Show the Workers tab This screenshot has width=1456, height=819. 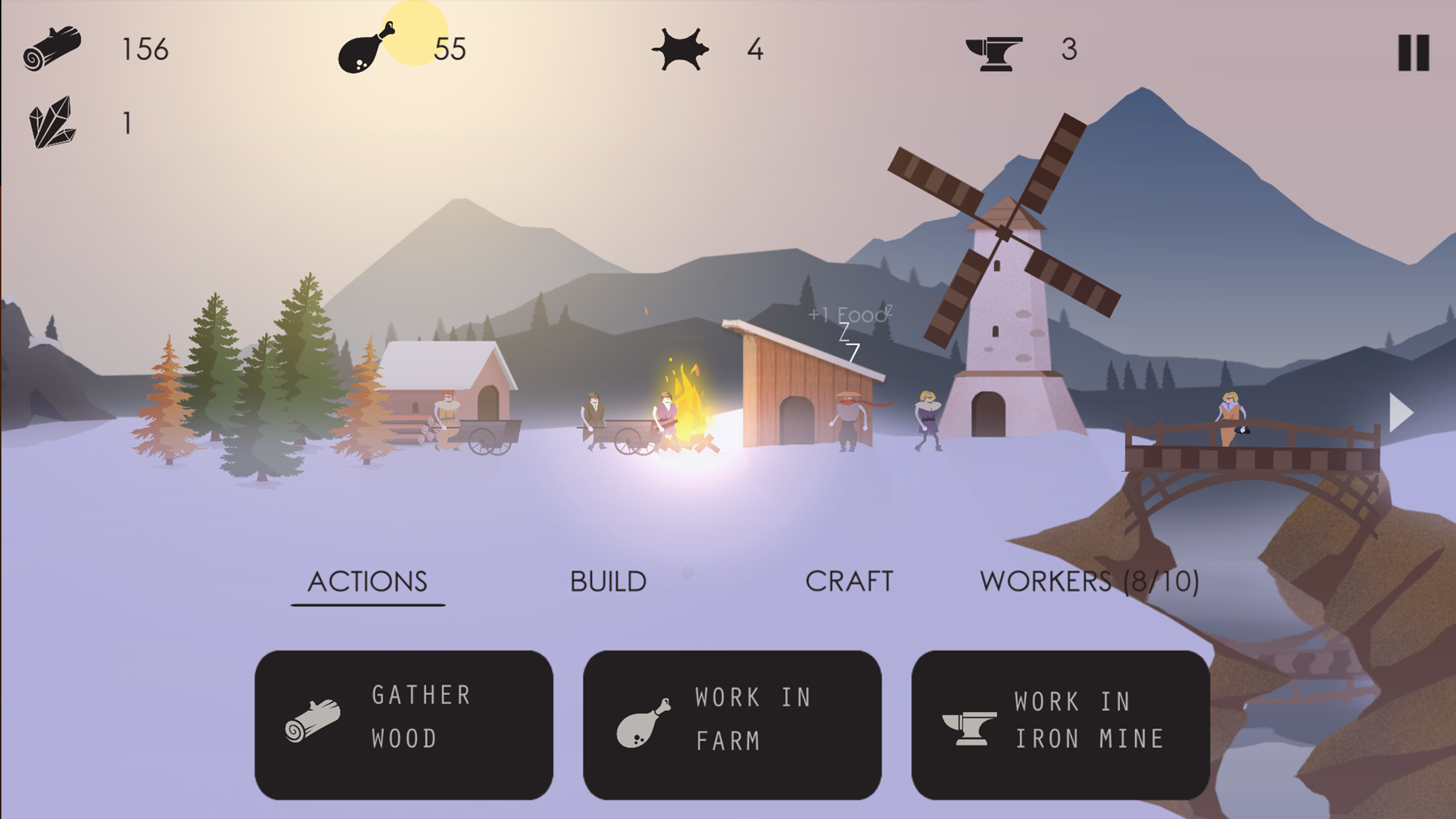1089,582
